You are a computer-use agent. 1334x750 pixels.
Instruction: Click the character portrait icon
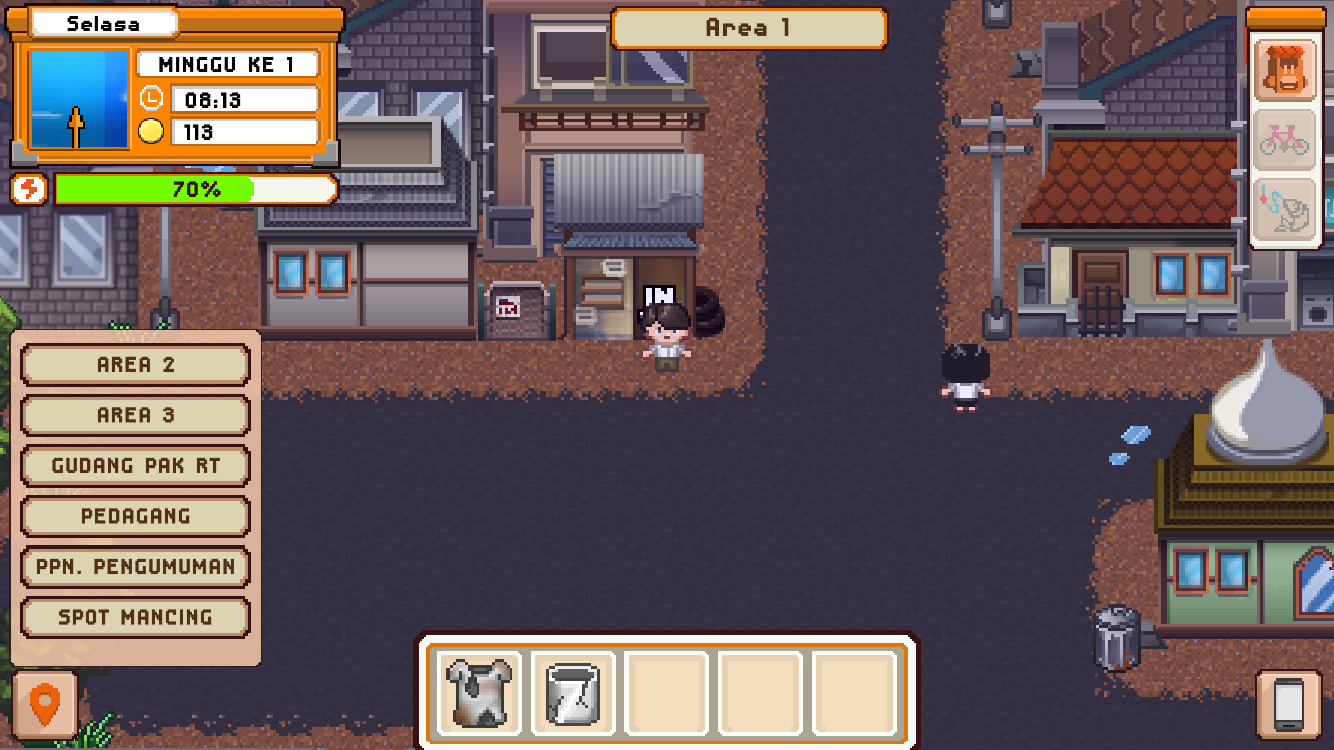[x=1286, y=70]
